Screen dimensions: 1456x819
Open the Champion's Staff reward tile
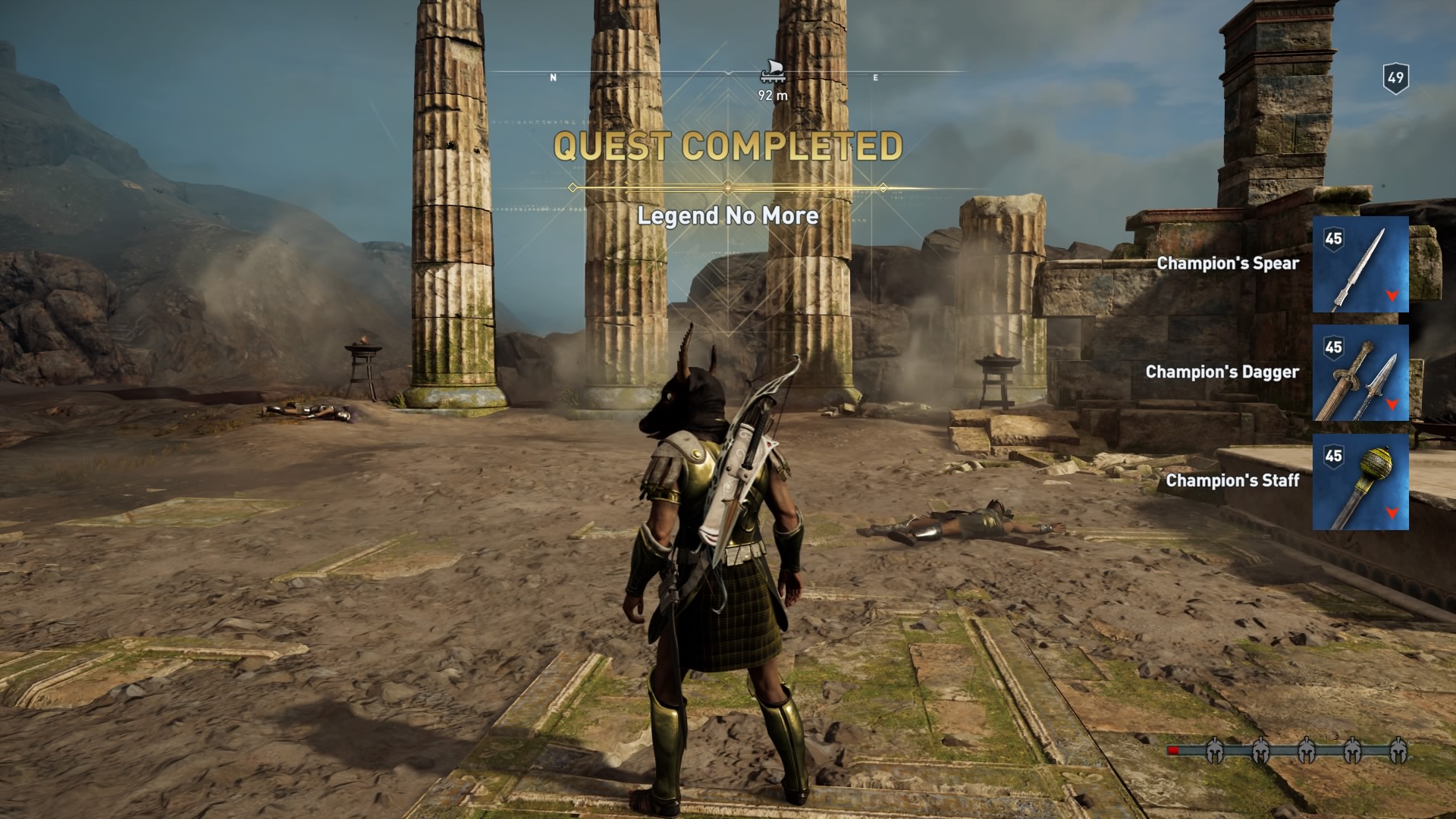pos(1360,482)
